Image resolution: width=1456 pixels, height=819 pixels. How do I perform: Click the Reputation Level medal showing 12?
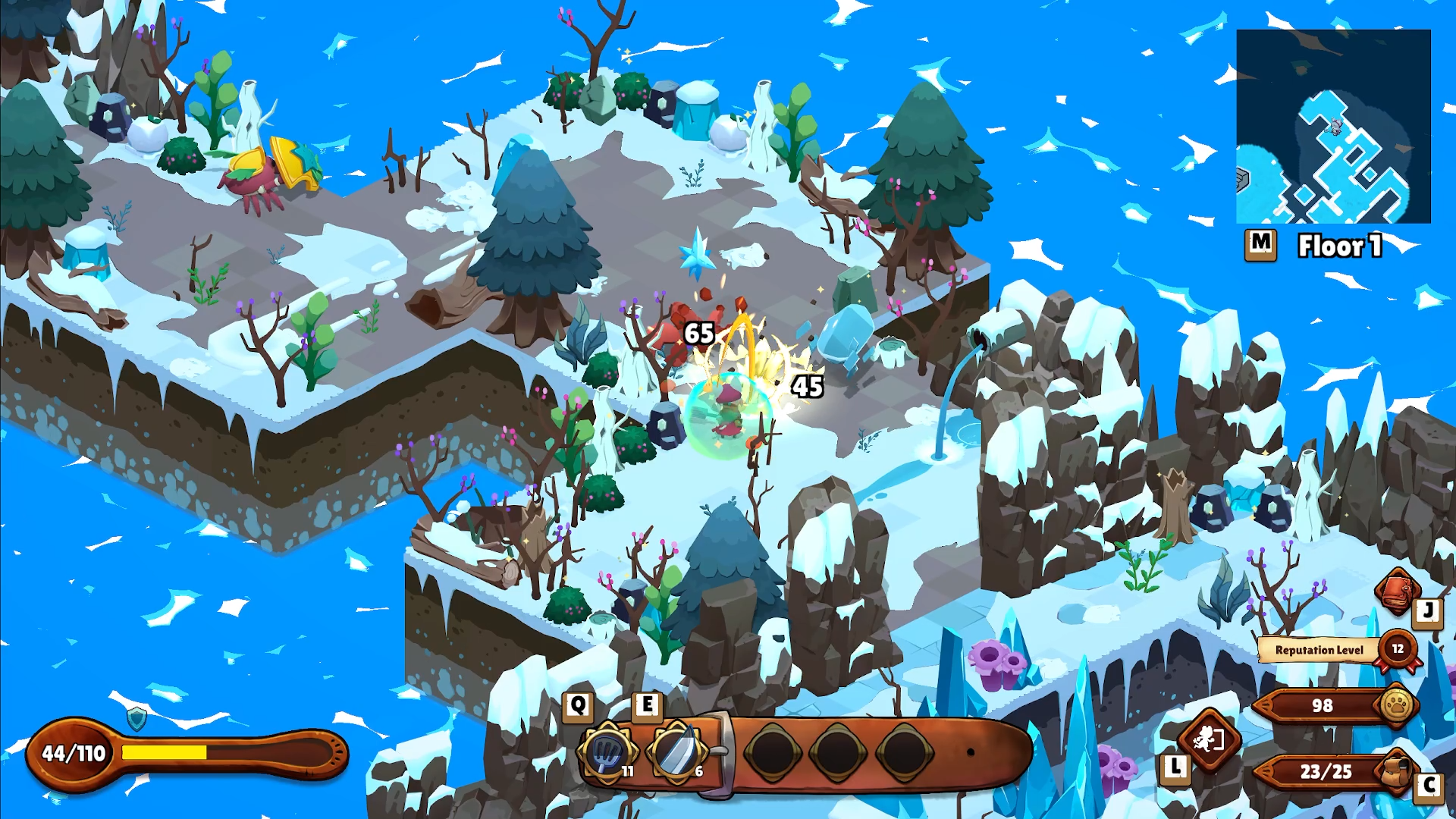click(1398, 650)
